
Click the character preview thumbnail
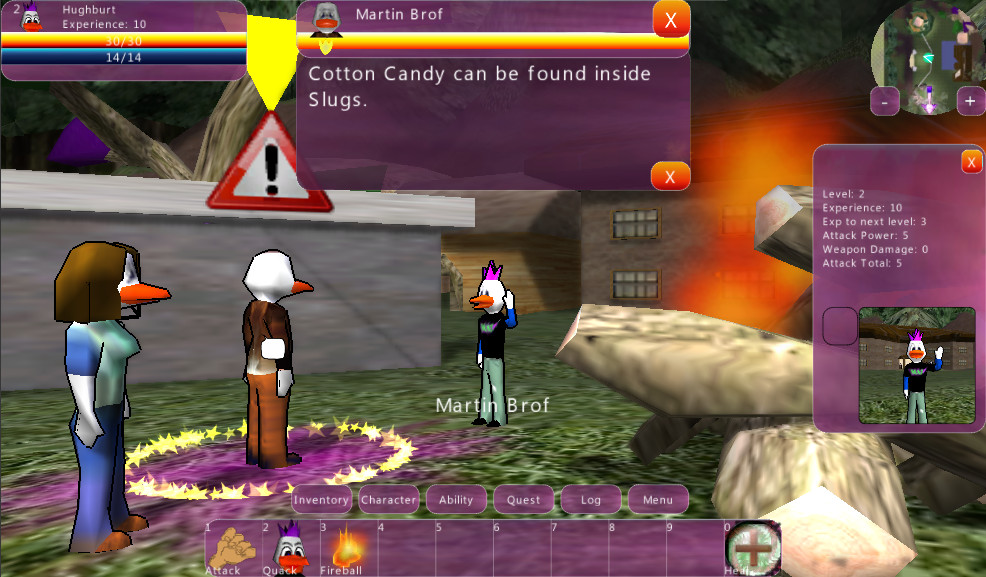point(916,365)
